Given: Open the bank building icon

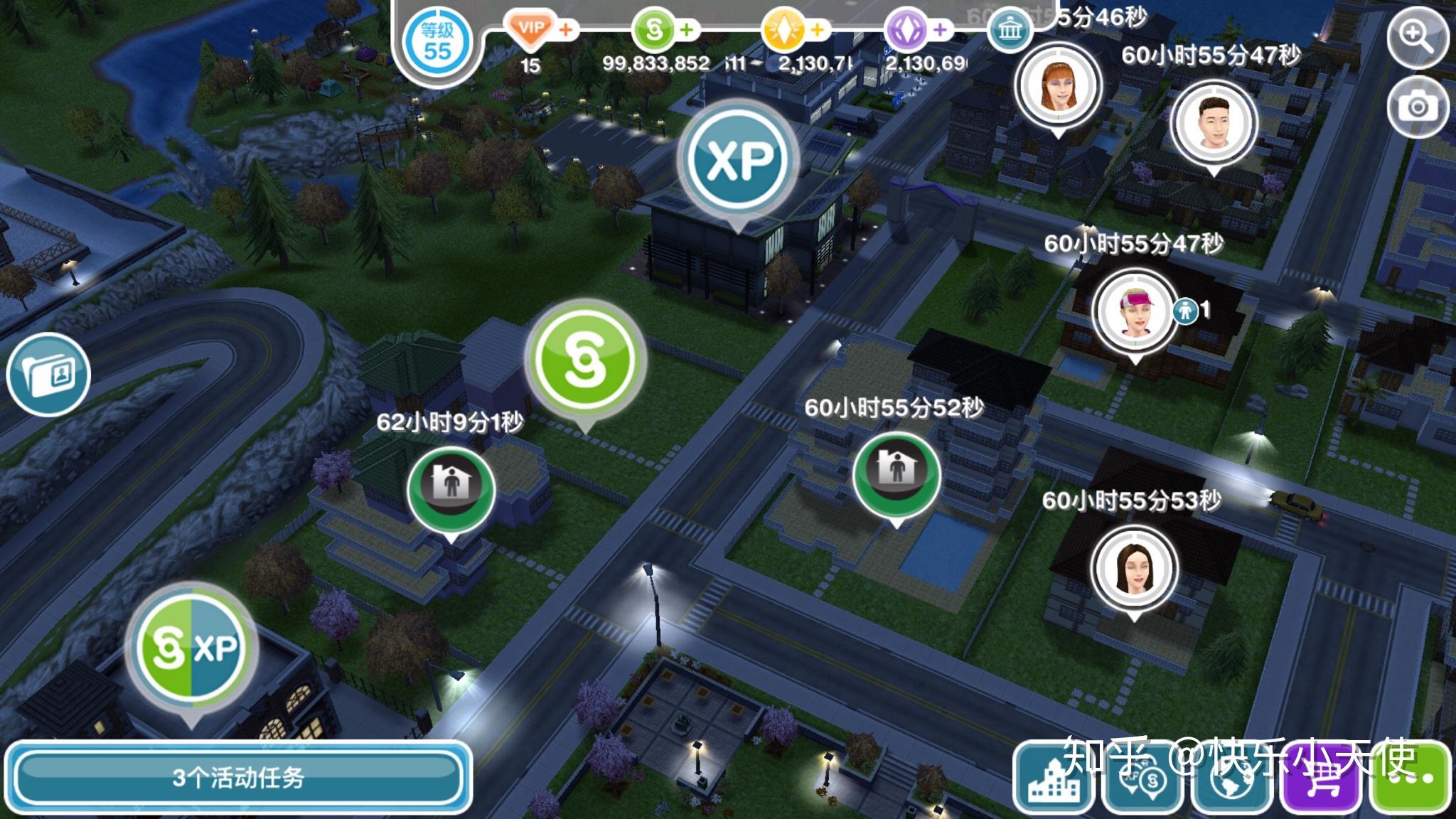Looking at the screenshot, I should click(1010, 30).
